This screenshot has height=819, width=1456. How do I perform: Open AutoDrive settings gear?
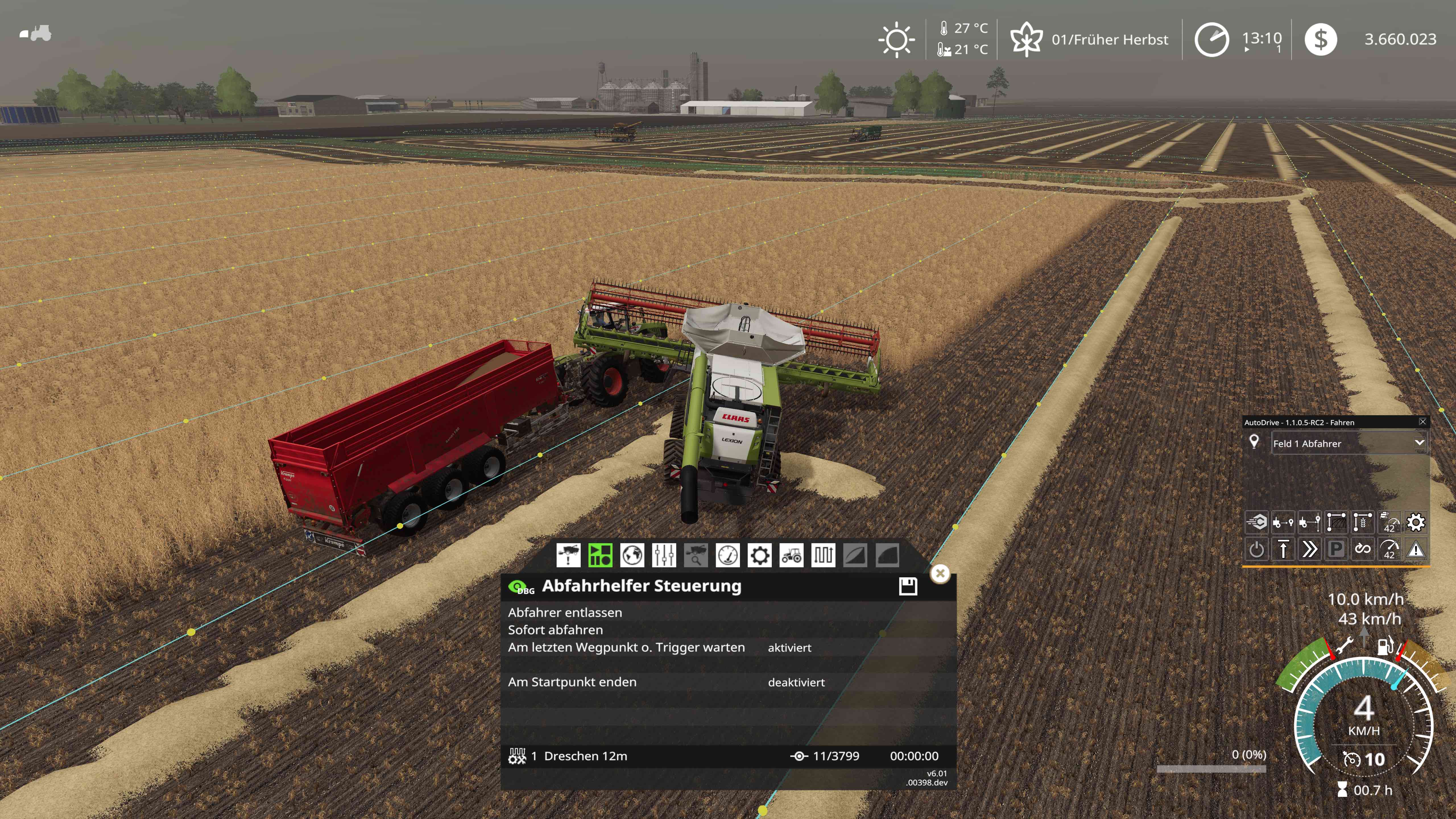pyautogui.click(x=1416, y=522)
